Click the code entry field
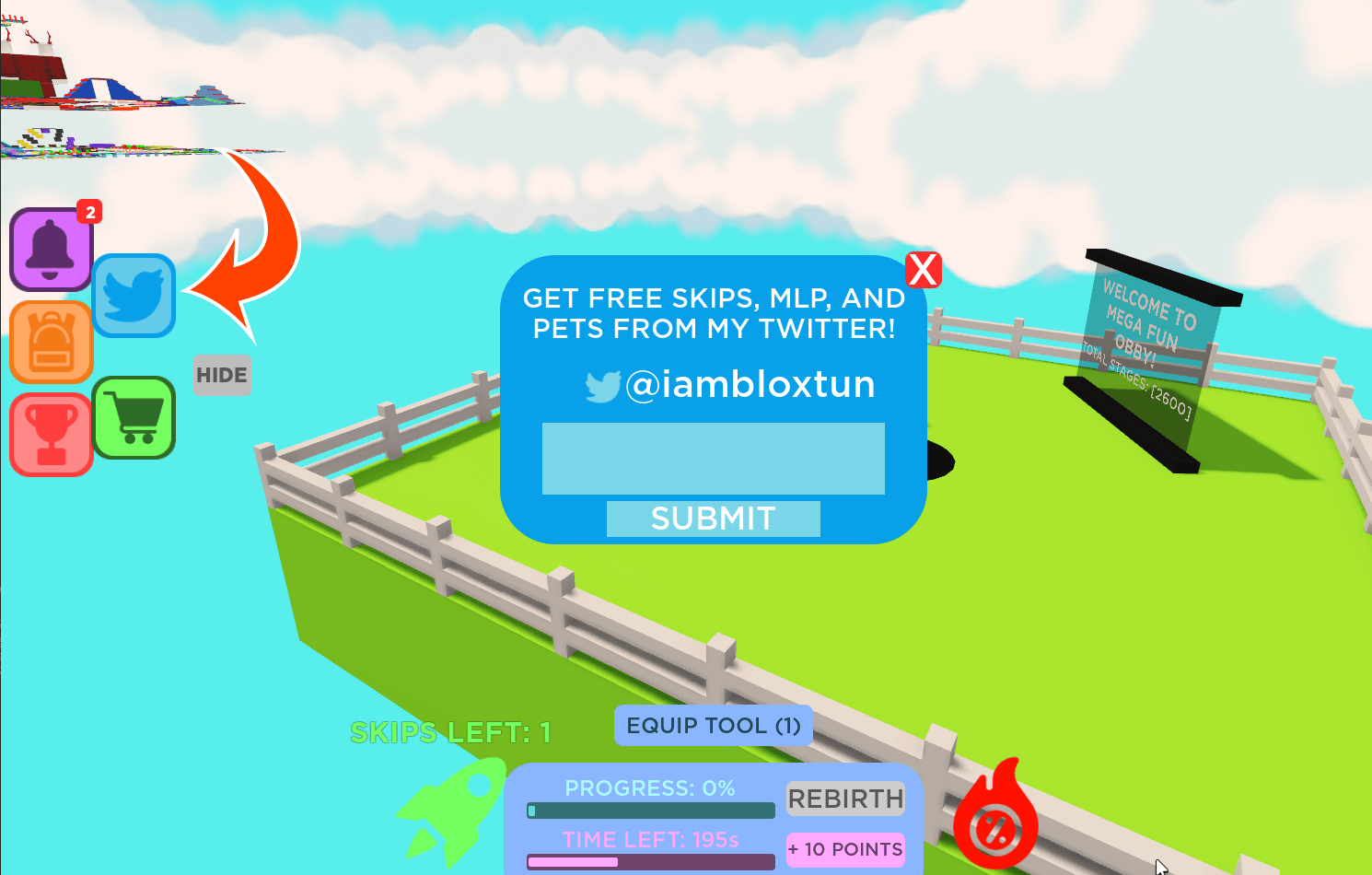 (x=714, y=458)
